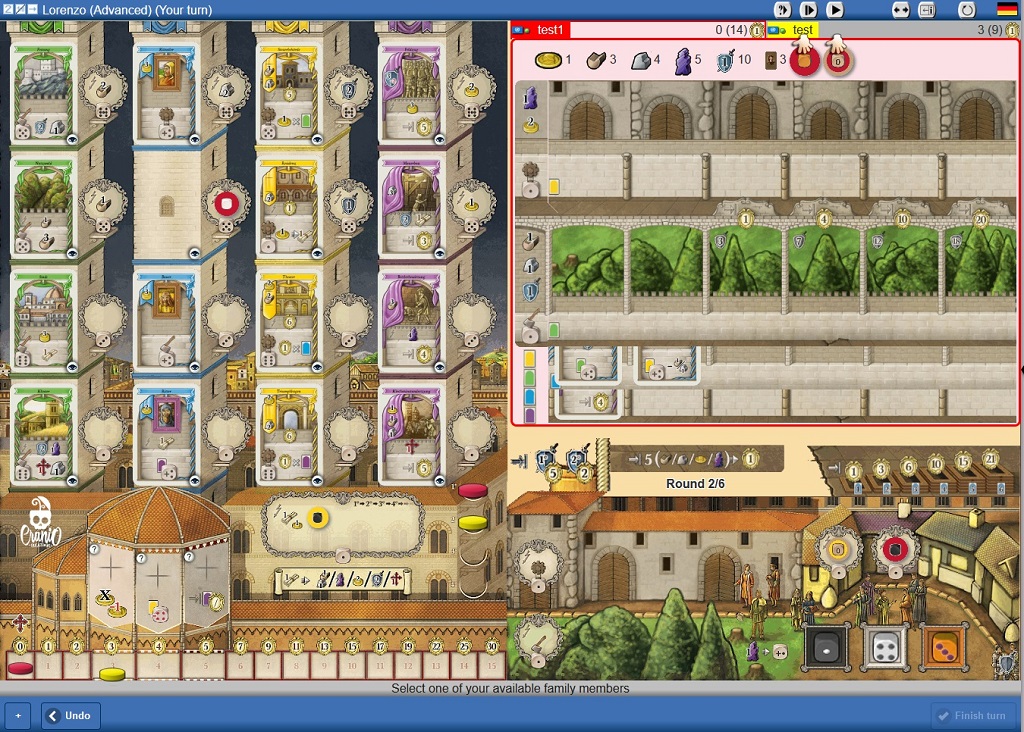1024x732 pixels.
Task: Click the play triangle button
Action: (834, 9)
